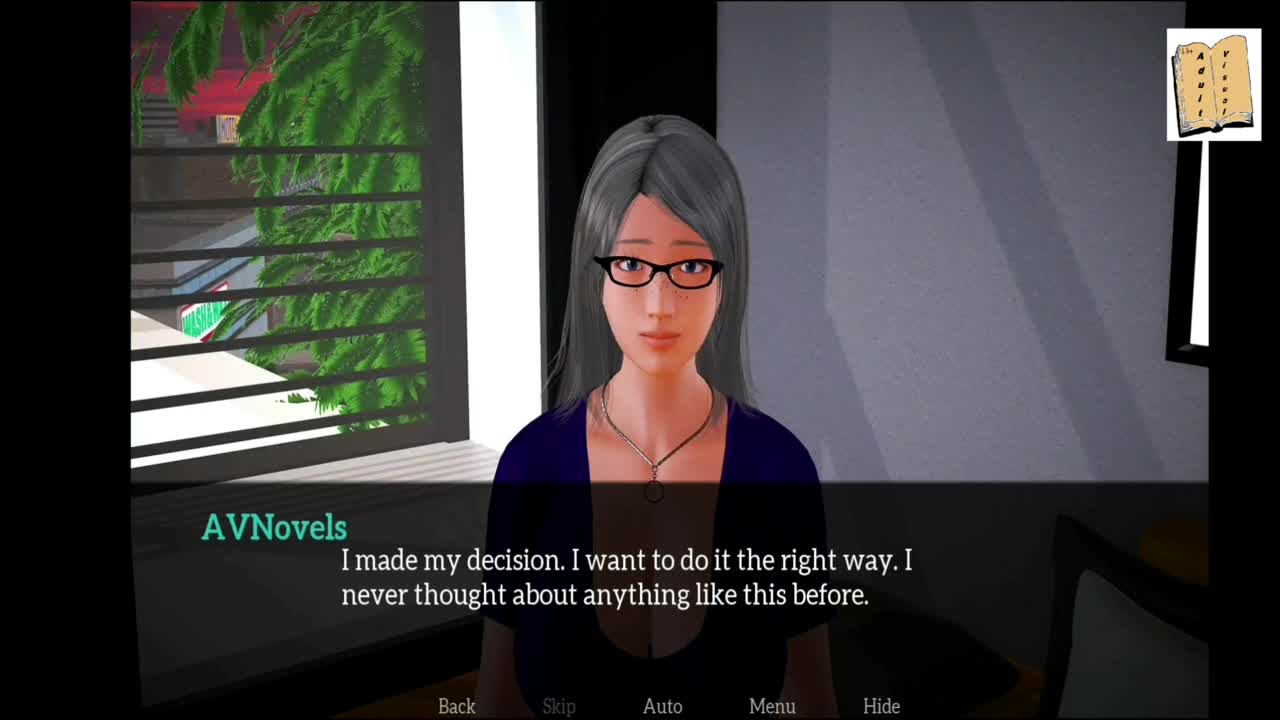The height and width of the screenshot is (720, 1280).
Task: Enable Auto dialogue advance
Action: (x=662, y=706)
